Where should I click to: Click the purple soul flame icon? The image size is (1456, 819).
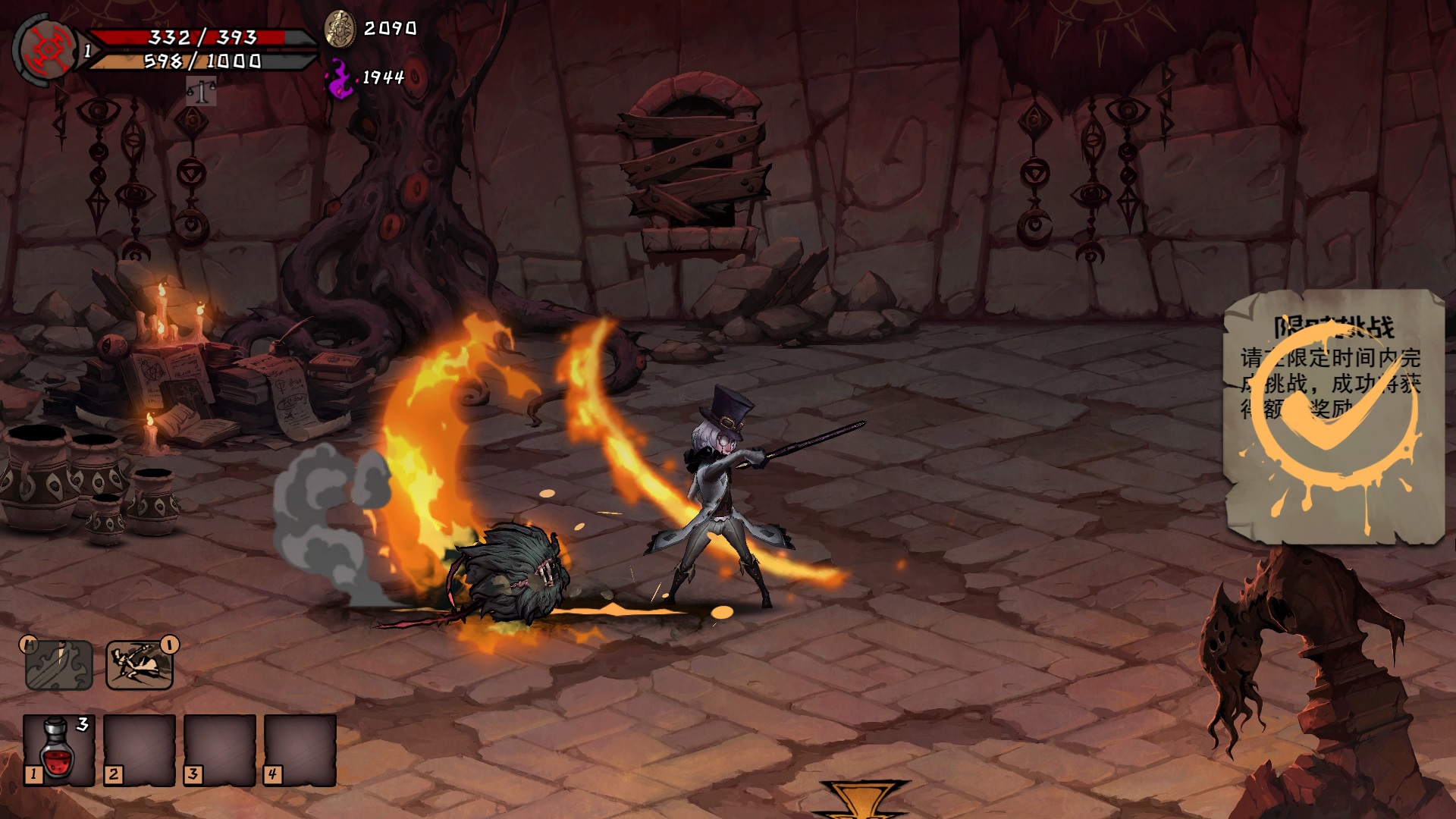340,78
